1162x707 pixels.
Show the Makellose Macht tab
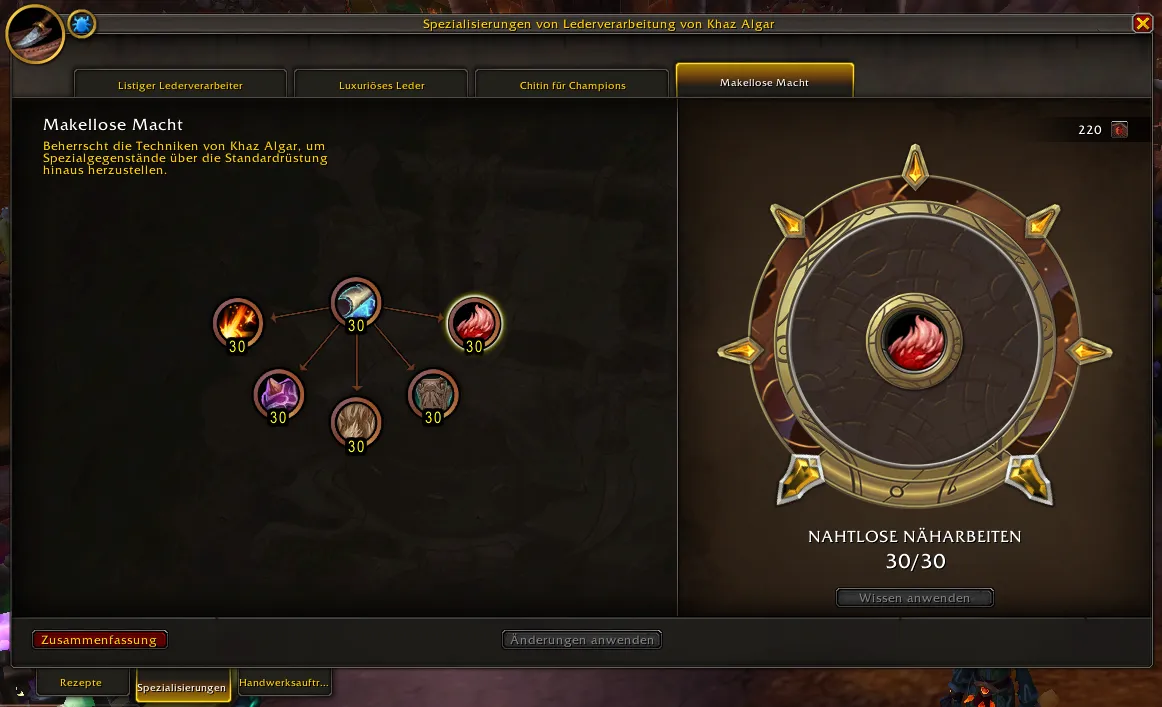coord(764,82)
